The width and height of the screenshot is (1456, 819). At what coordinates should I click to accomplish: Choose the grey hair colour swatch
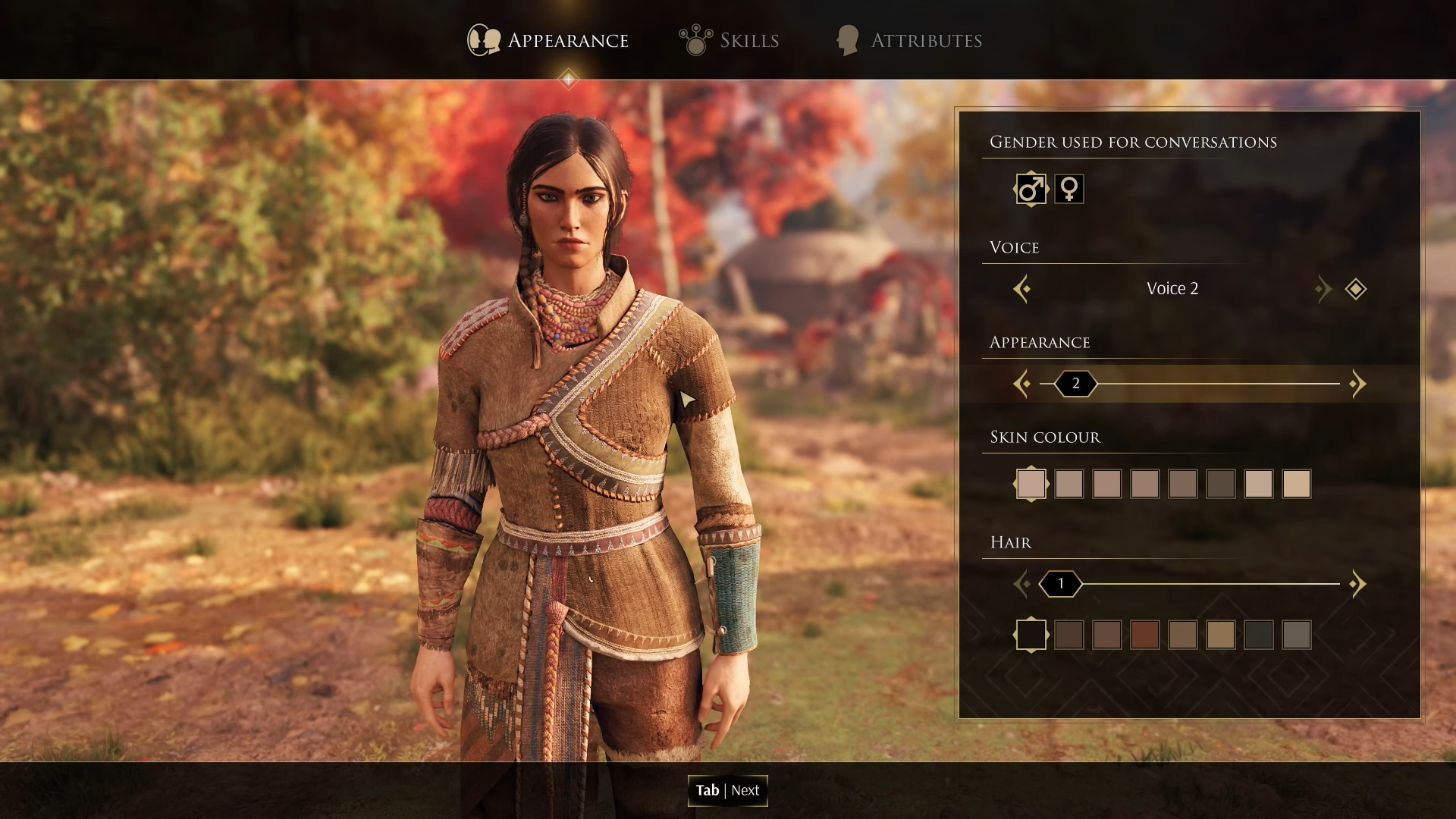click(x=1296, y=635)
